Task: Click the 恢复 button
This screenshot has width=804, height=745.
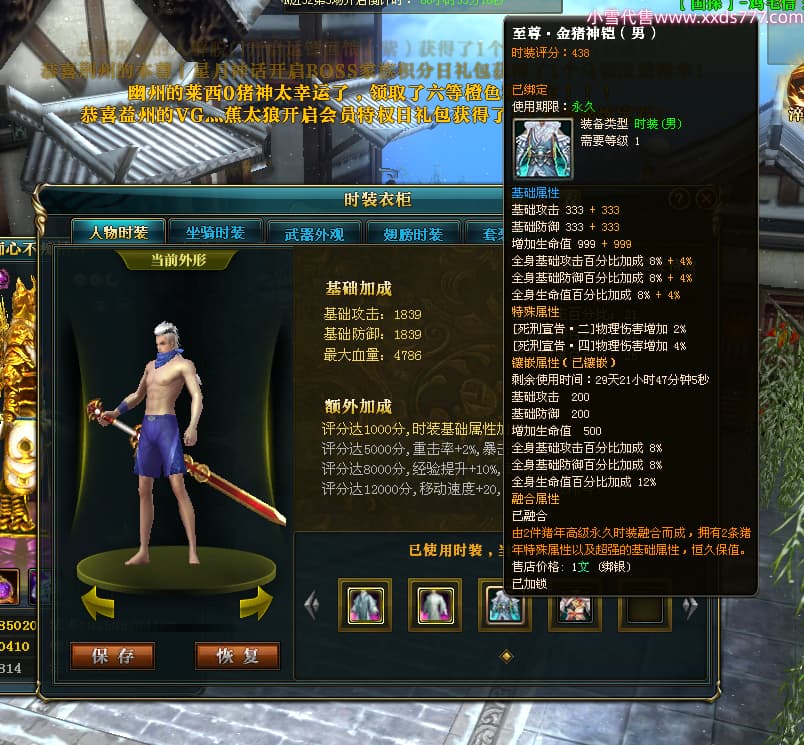Action: click(237, 656)
